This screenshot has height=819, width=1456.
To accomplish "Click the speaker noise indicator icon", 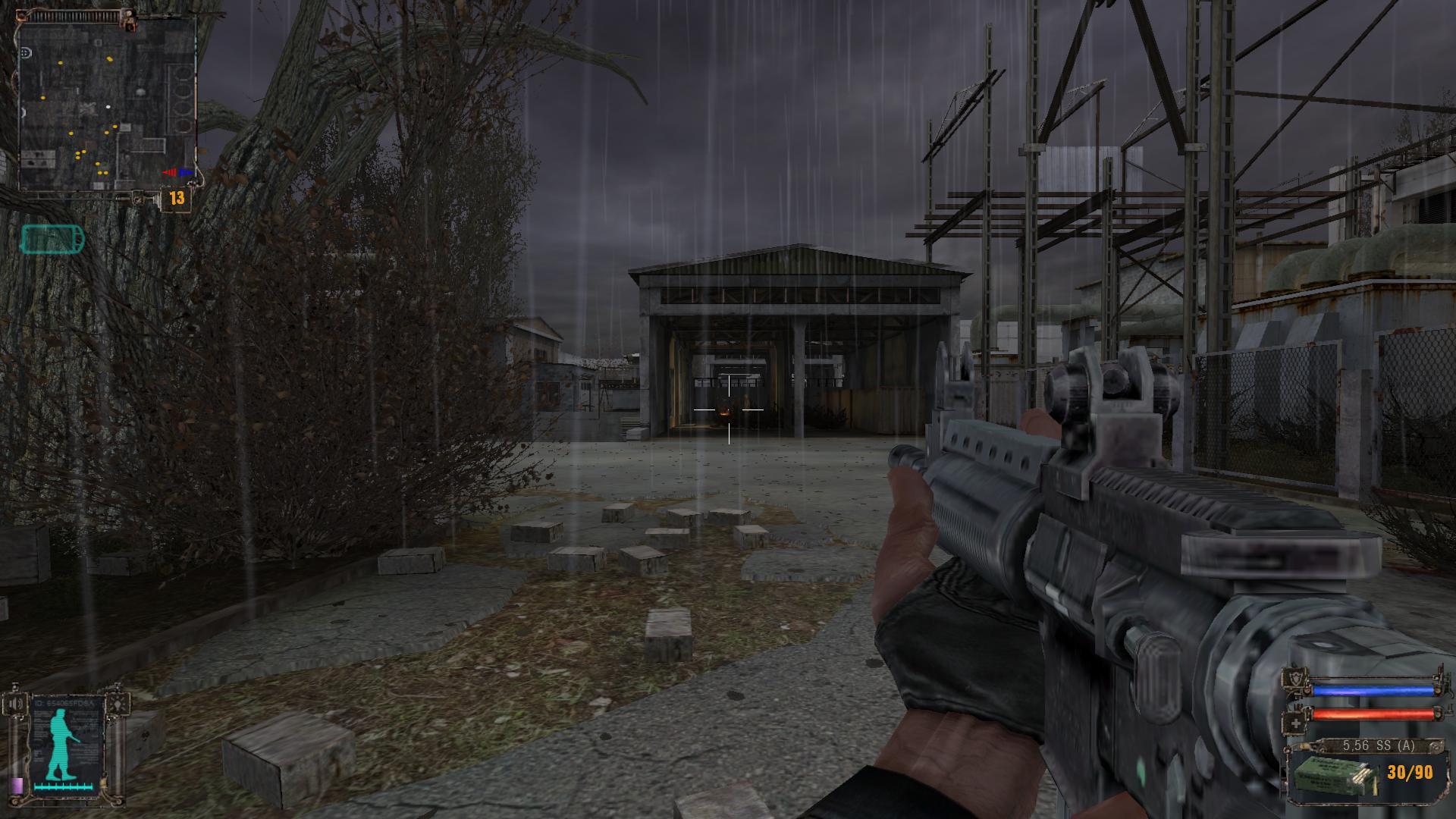I will coord(14,703).
